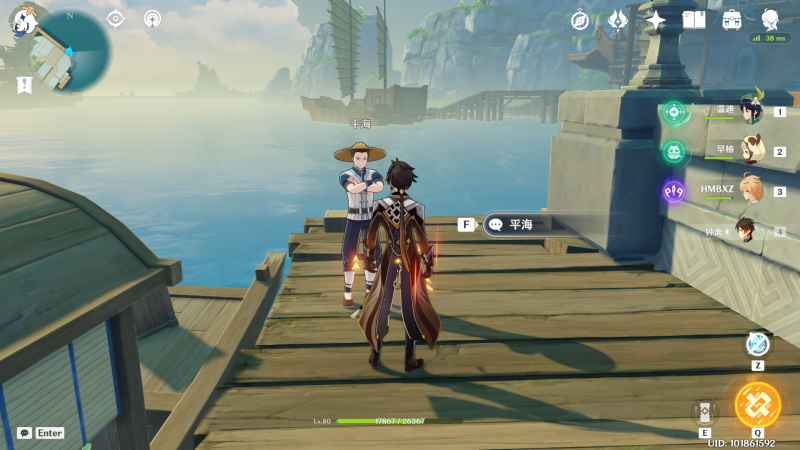Switch to party member 温迪

coord(751,112)
